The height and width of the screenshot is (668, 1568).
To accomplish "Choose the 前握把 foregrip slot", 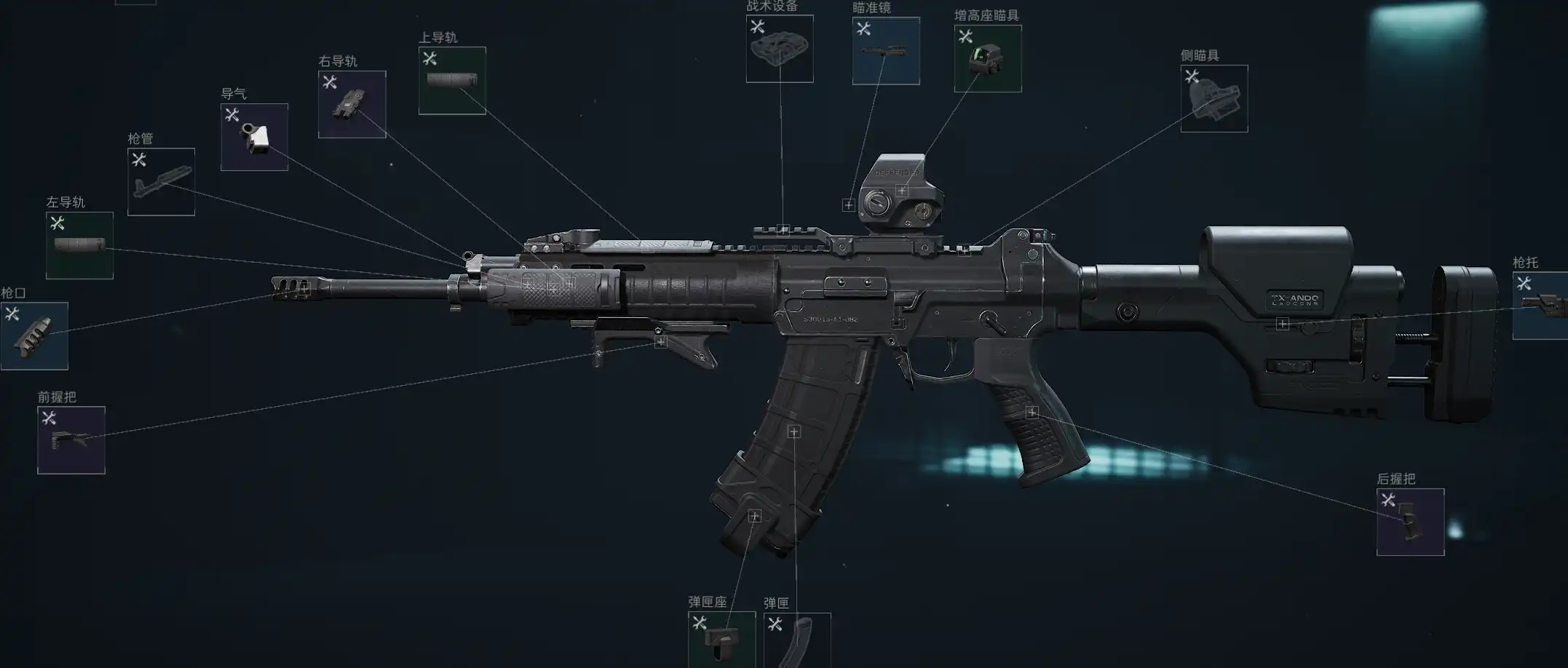I will coord(71,440).
